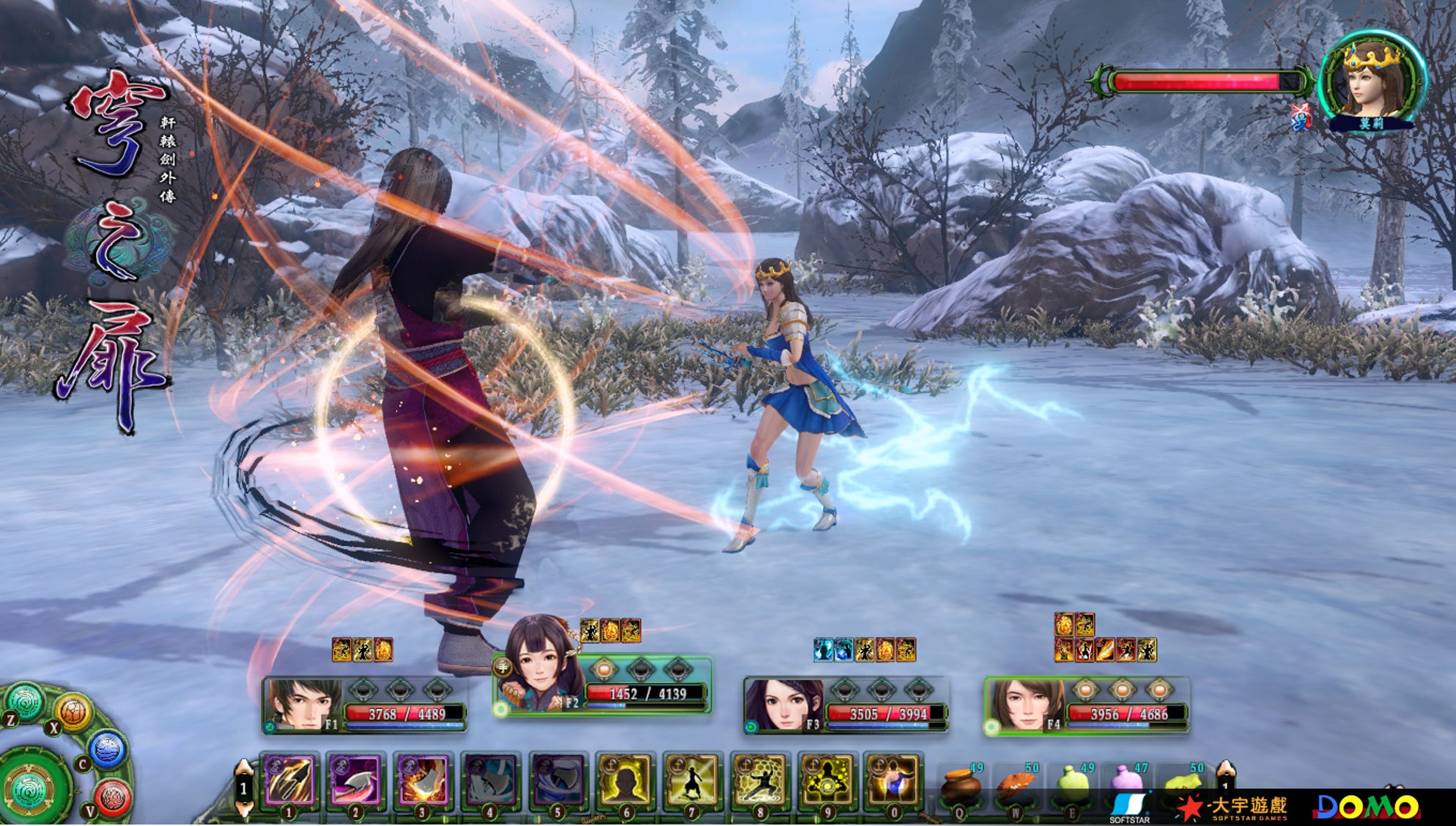The image size is (1456, 826).
Task: Use the pink axe slash skill
Action: (355, 780)
